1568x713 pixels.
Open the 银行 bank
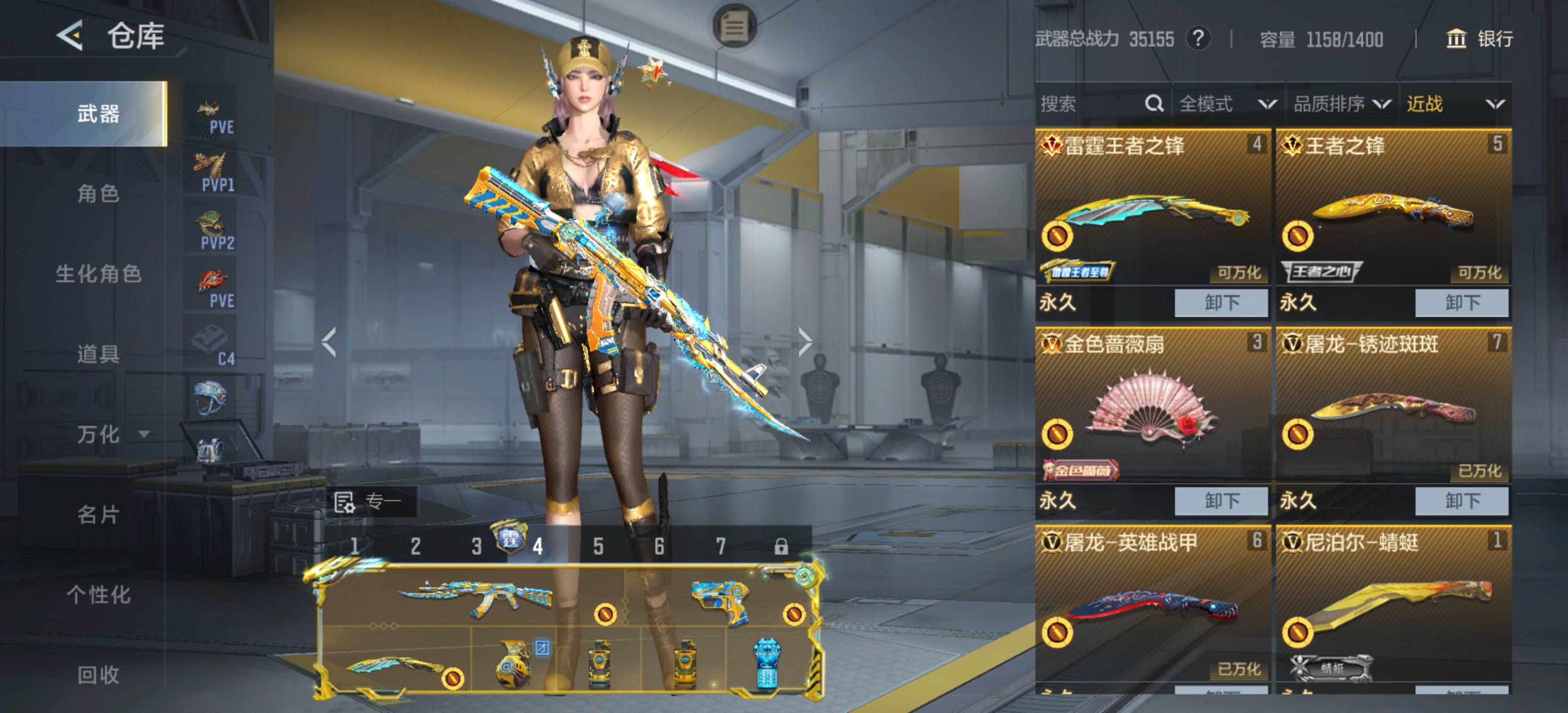point(1479,39)
